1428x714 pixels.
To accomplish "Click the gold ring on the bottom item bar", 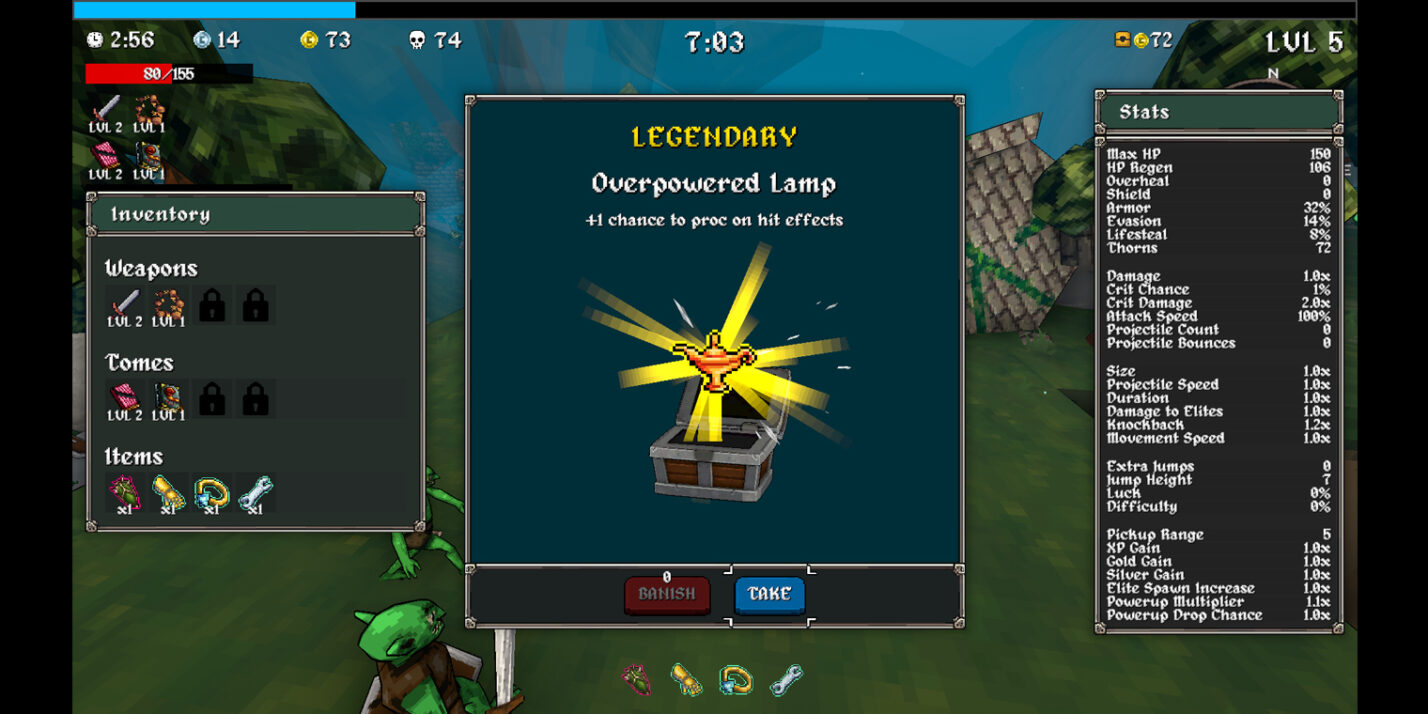I will pyautogui.click(x=736, y=680).
